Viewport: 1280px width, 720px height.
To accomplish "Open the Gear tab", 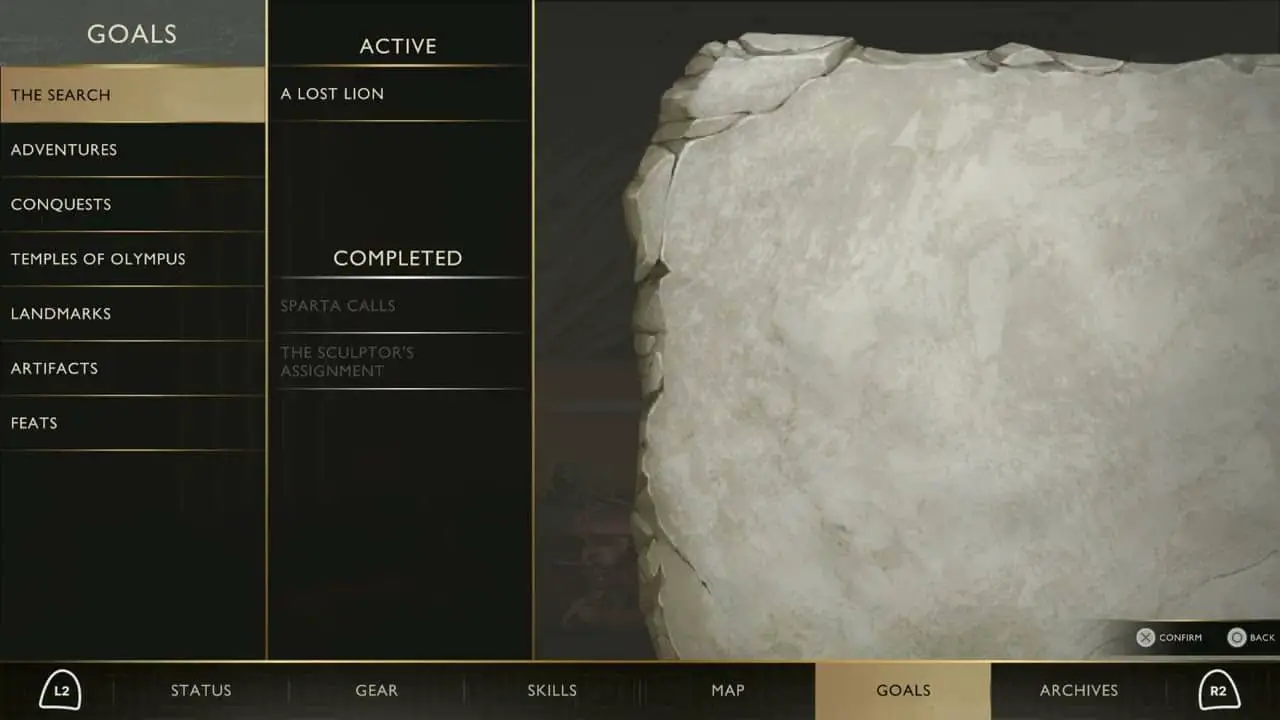I will tap(377, 690).
